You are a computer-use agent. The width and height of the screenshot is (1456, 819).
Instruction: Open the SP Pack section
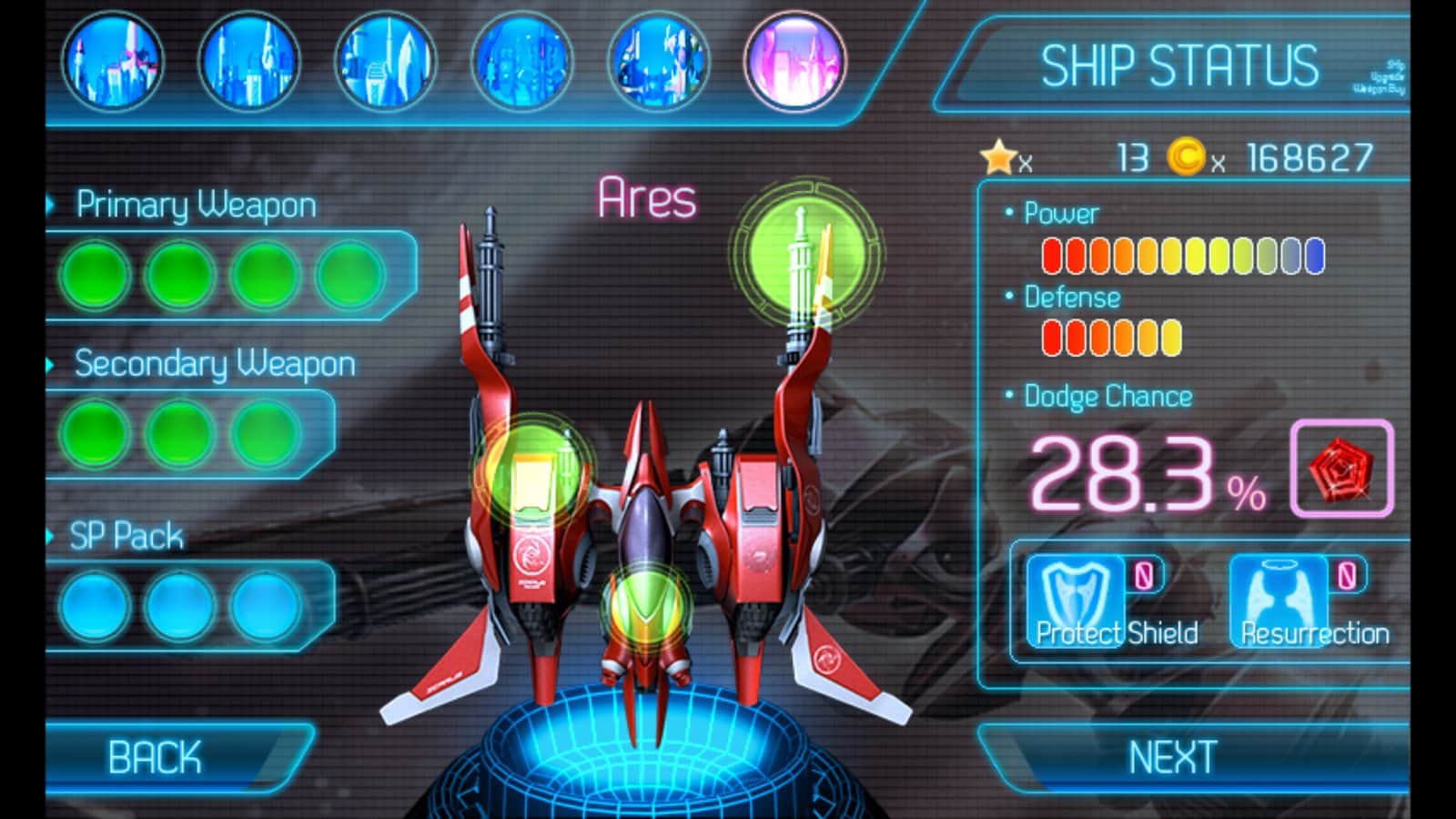126,536
